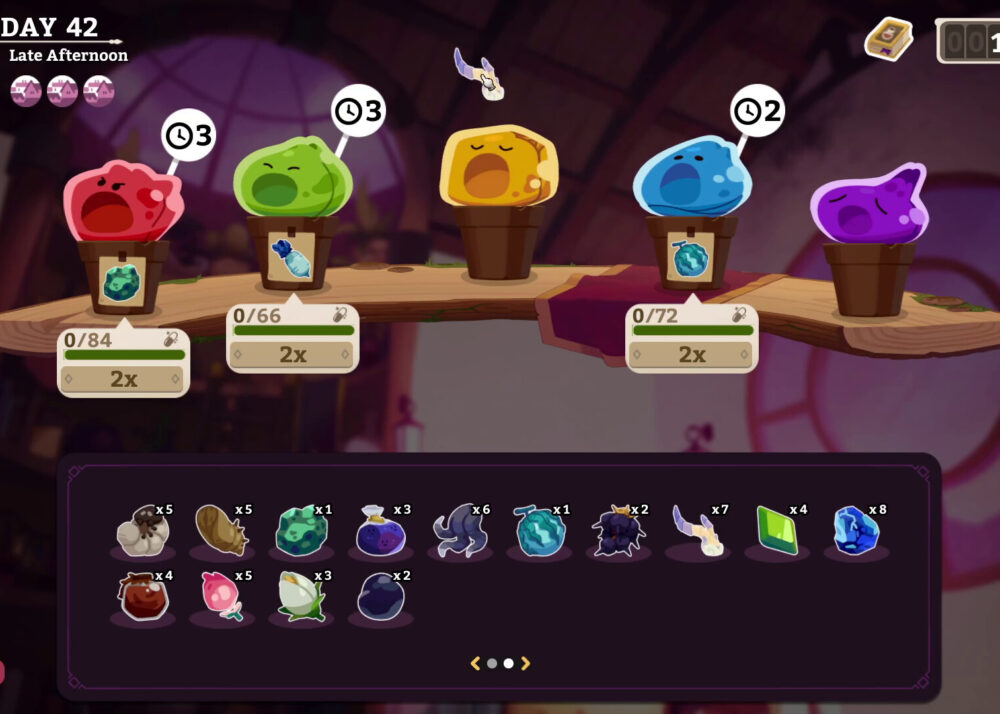Pick the white flower bulb ingredient
Viewport: 1000px width, 714px height.
301,597
